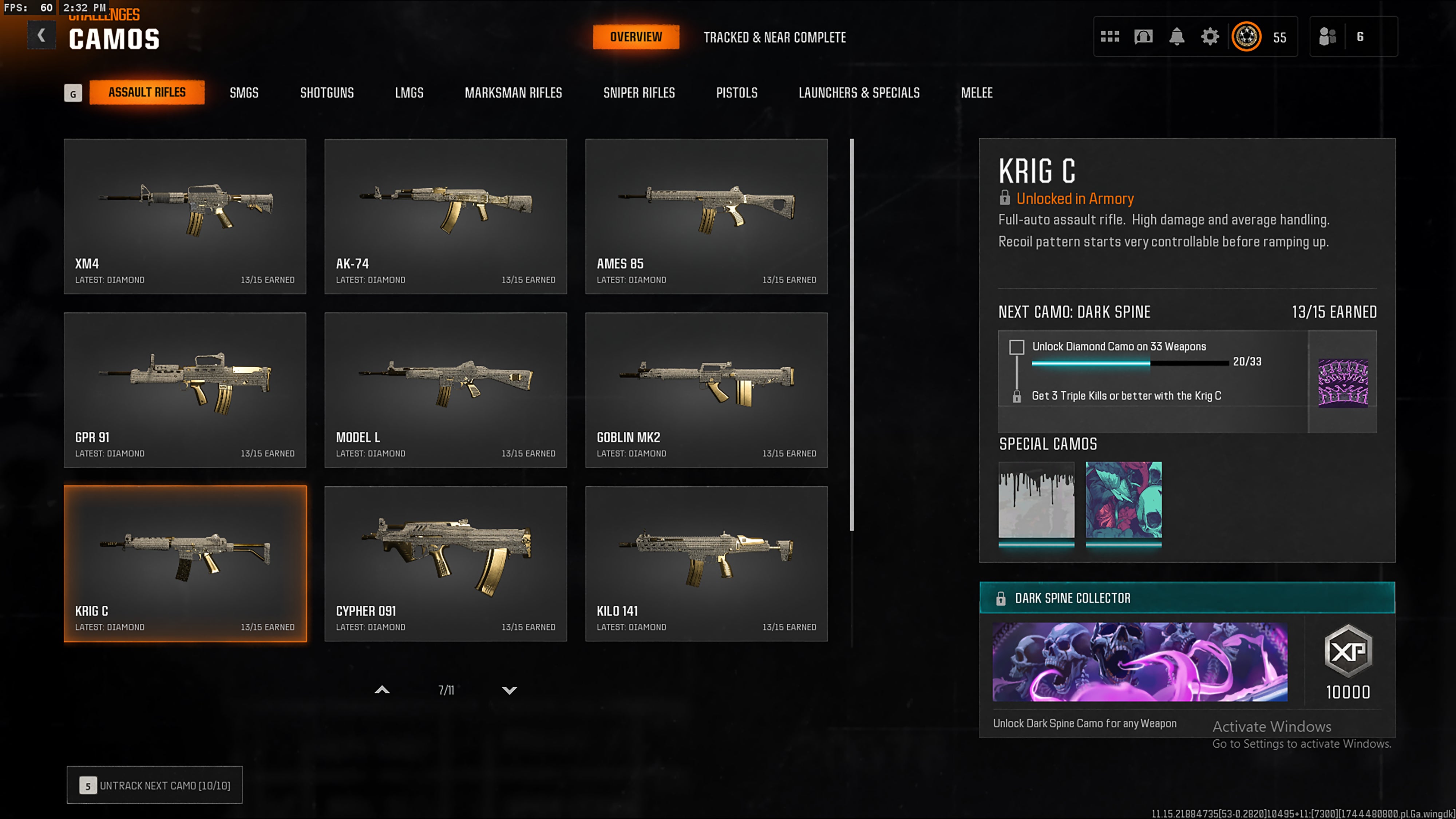Choose the XM4 weapon tile

coord(185,216)
